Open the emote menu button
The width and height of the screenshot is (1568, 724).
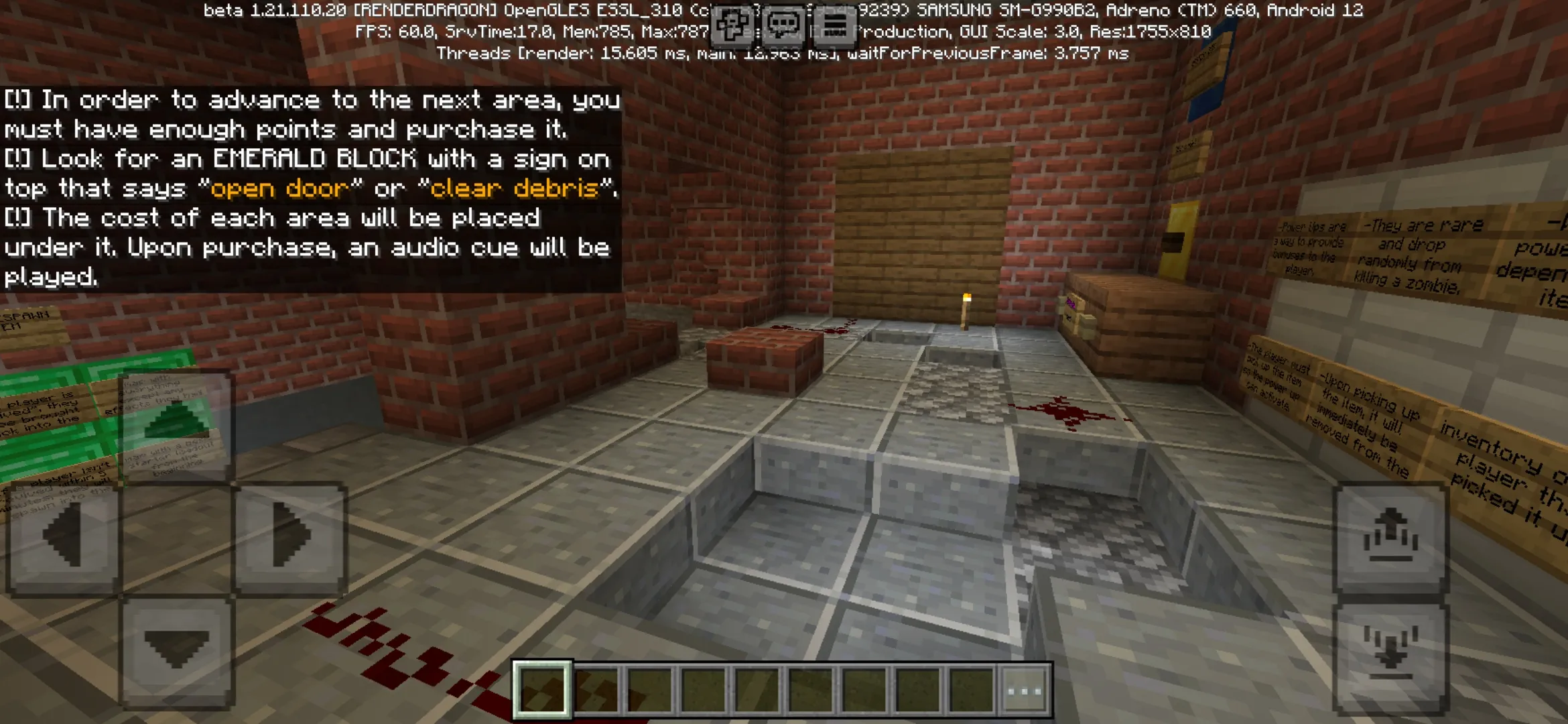732,27
